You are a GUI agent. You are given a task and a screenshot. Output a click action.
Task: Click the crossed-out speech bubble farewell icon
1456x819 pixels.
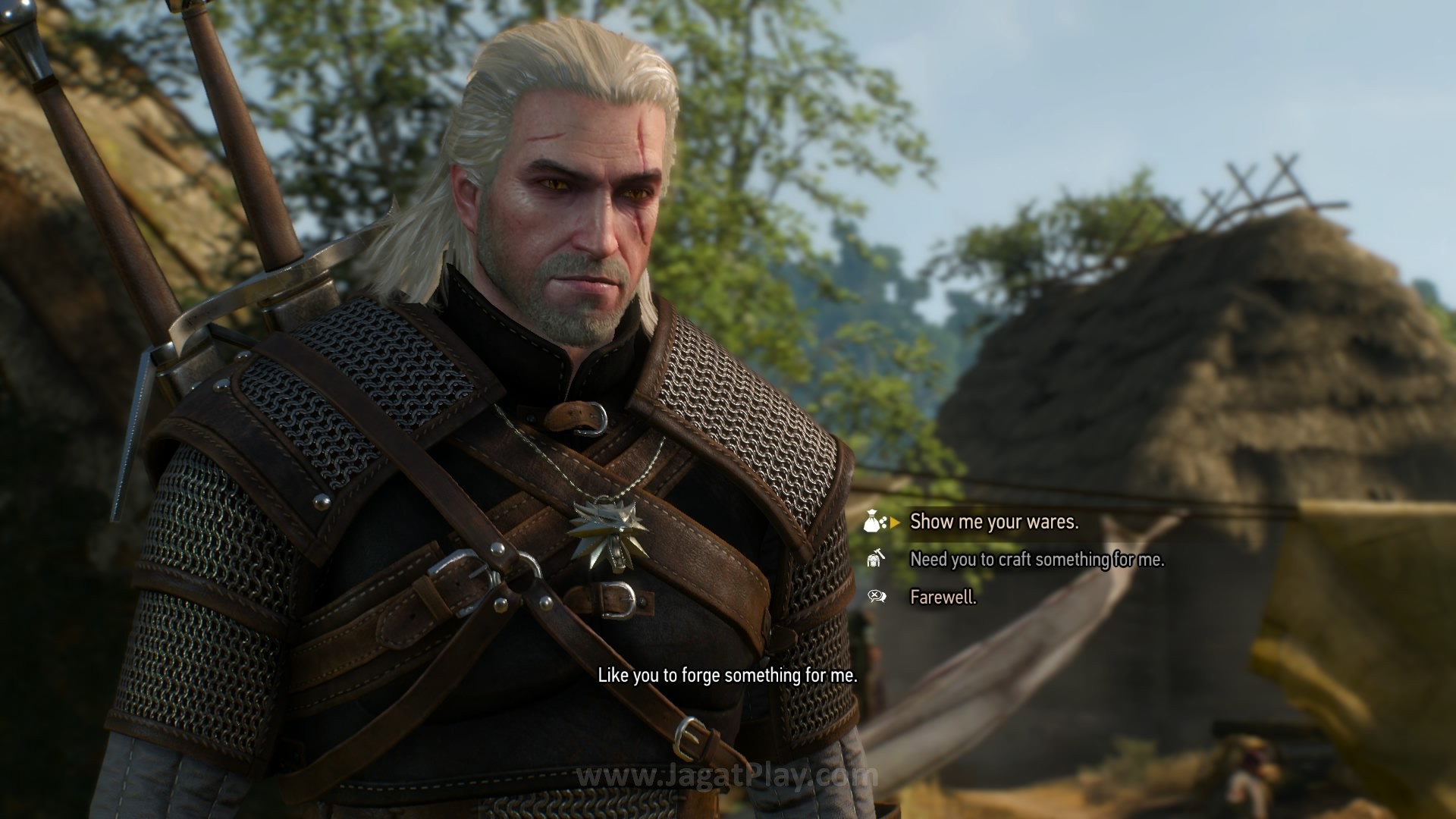877,597
